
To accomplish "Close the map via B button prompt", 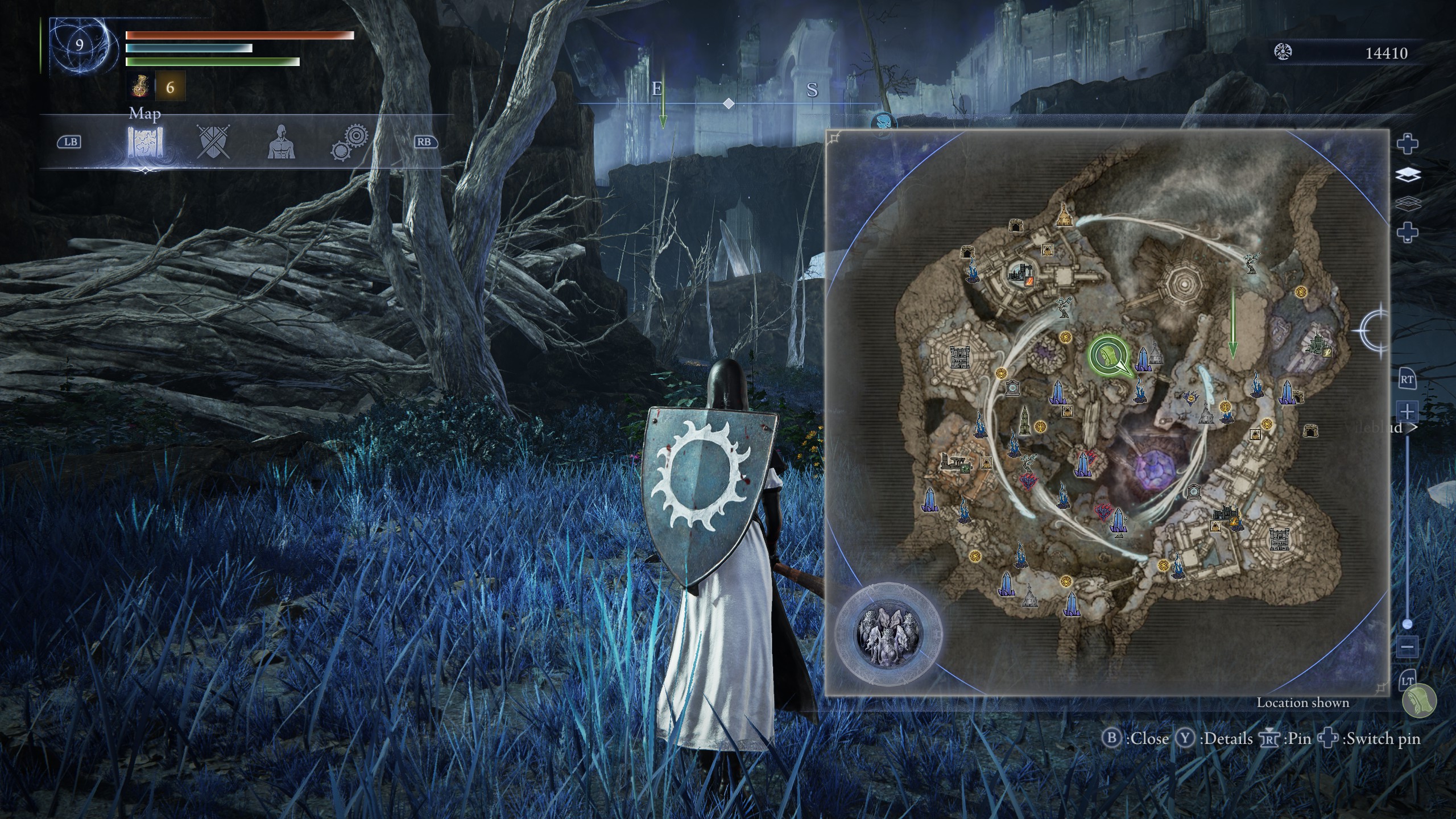I will coord(1112,738).
